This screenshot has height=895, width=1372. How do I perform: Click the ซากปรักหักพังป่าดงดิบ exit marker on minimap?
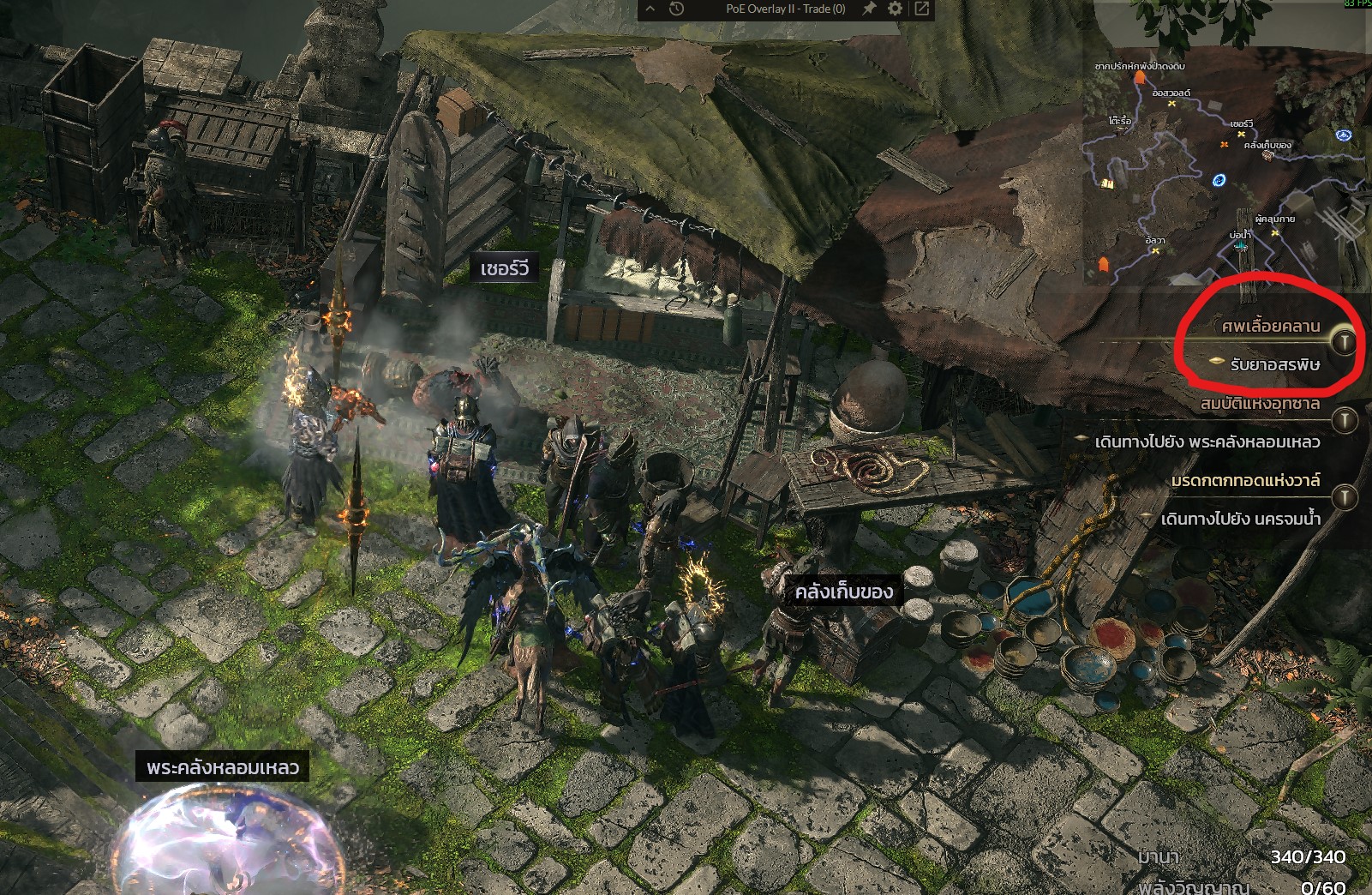pyautogui.click(x=1139, y=78)
